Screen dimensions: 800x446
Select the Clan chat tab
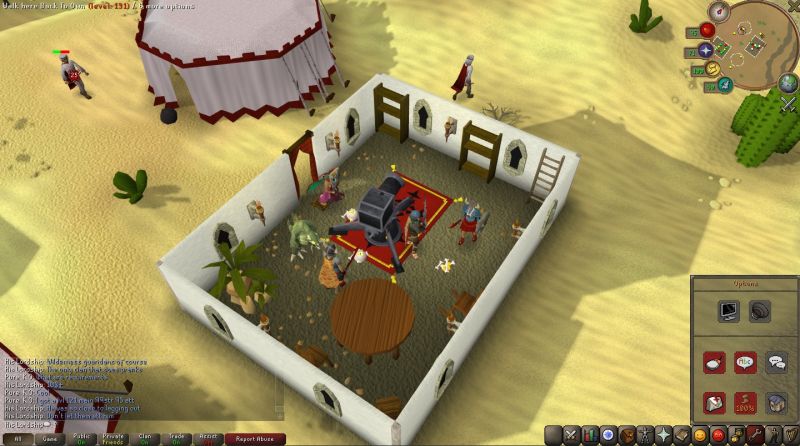click(x=145, y=438)
